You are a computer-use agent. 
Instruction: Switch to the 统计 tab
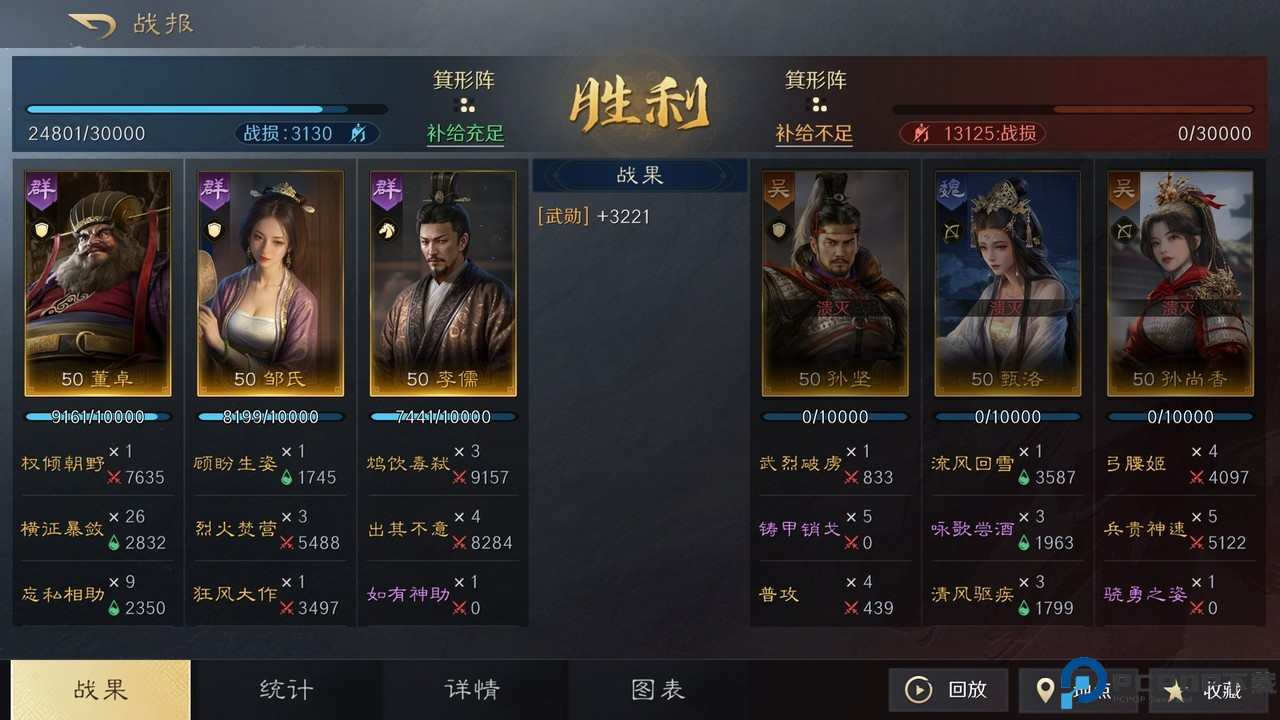click(288, 689)
